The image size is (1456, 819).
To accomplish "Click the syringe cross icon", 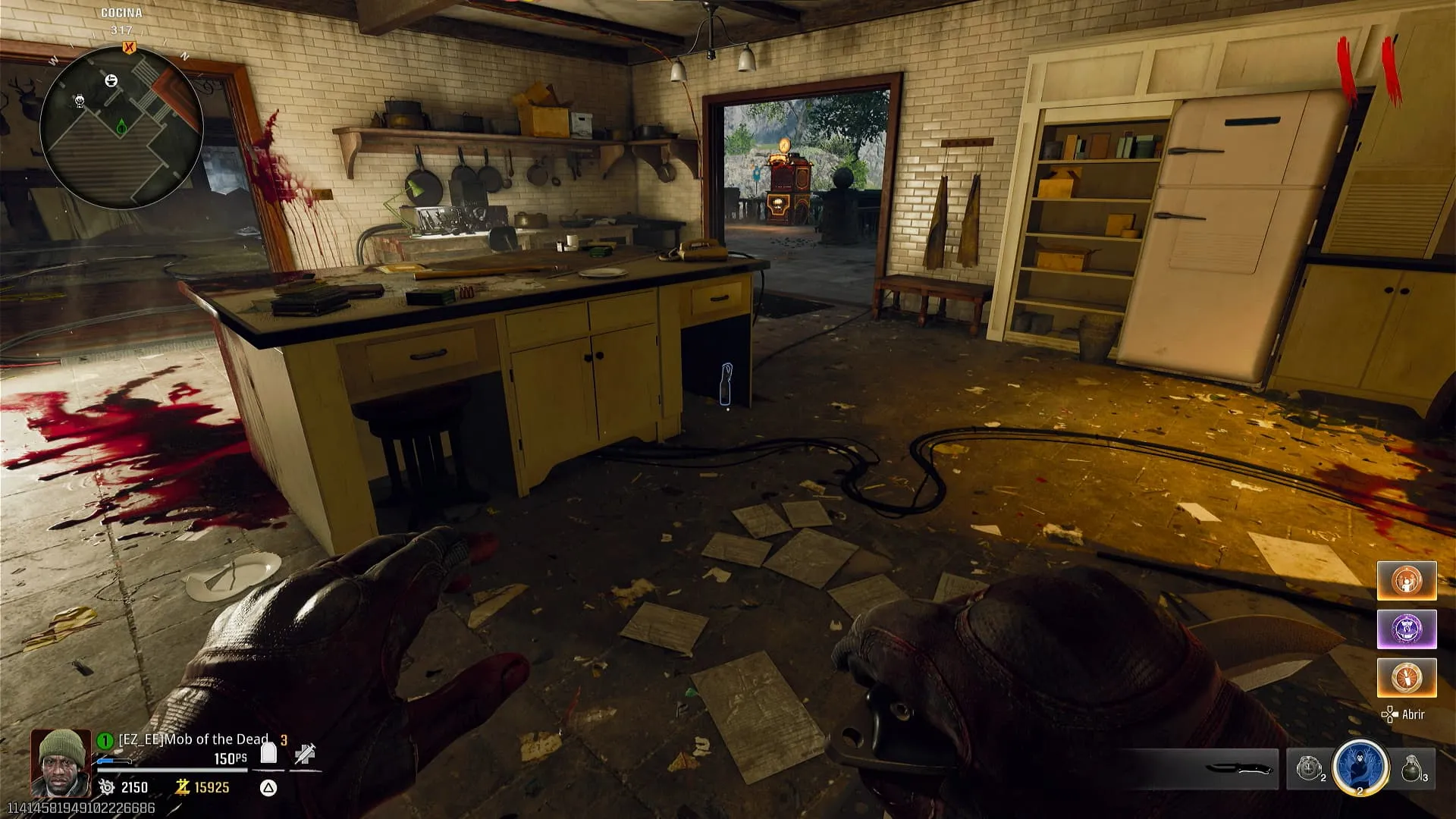I will tap(305, 753).
